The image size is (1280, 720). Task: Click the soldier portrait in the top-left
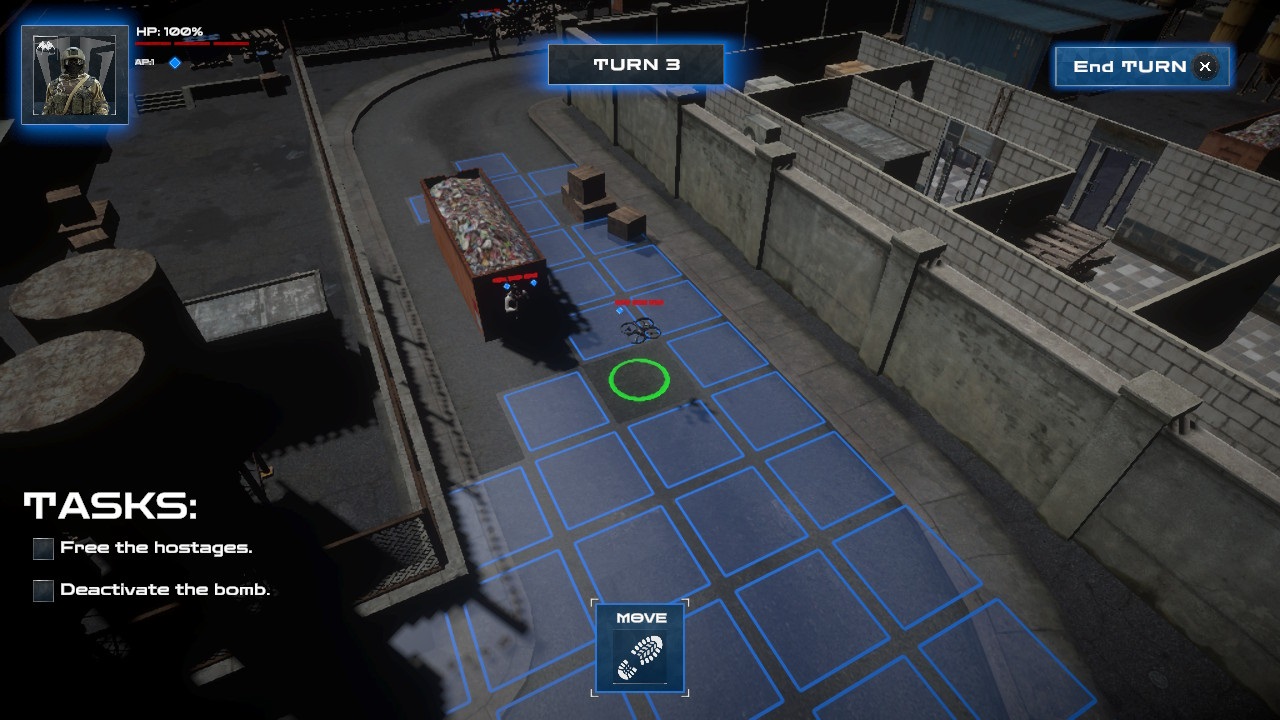[74, 75]
